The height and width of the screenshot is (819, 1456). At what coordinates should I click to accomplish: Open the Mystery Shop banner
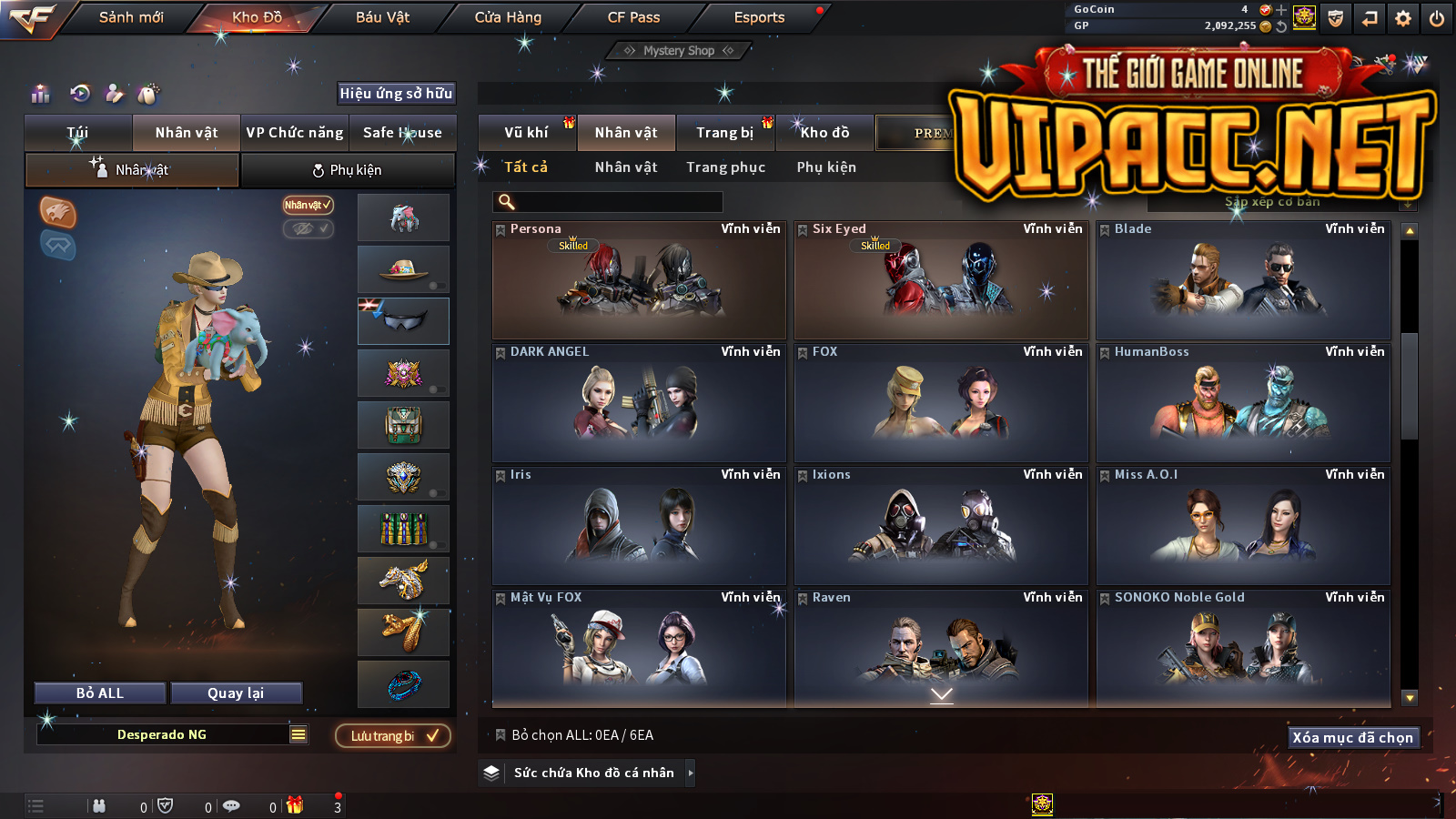(x=679, y=51)
